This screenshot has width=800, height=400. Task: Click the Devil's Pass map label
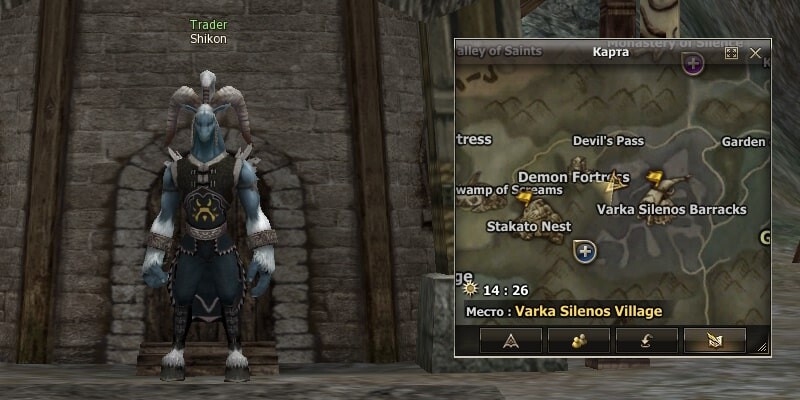point(608,141)
